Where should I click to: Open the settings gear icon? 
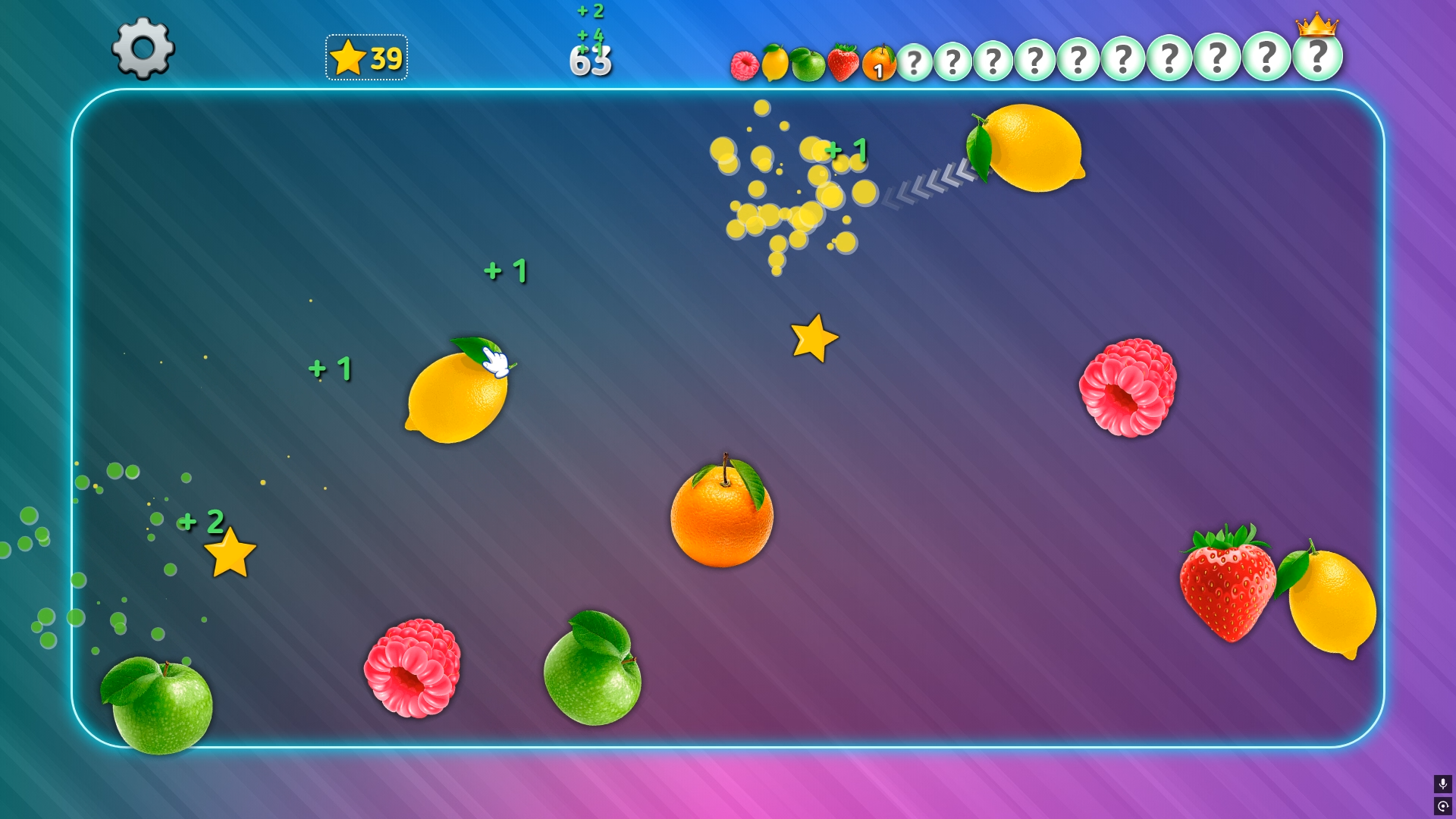click(x=143, y=50)
